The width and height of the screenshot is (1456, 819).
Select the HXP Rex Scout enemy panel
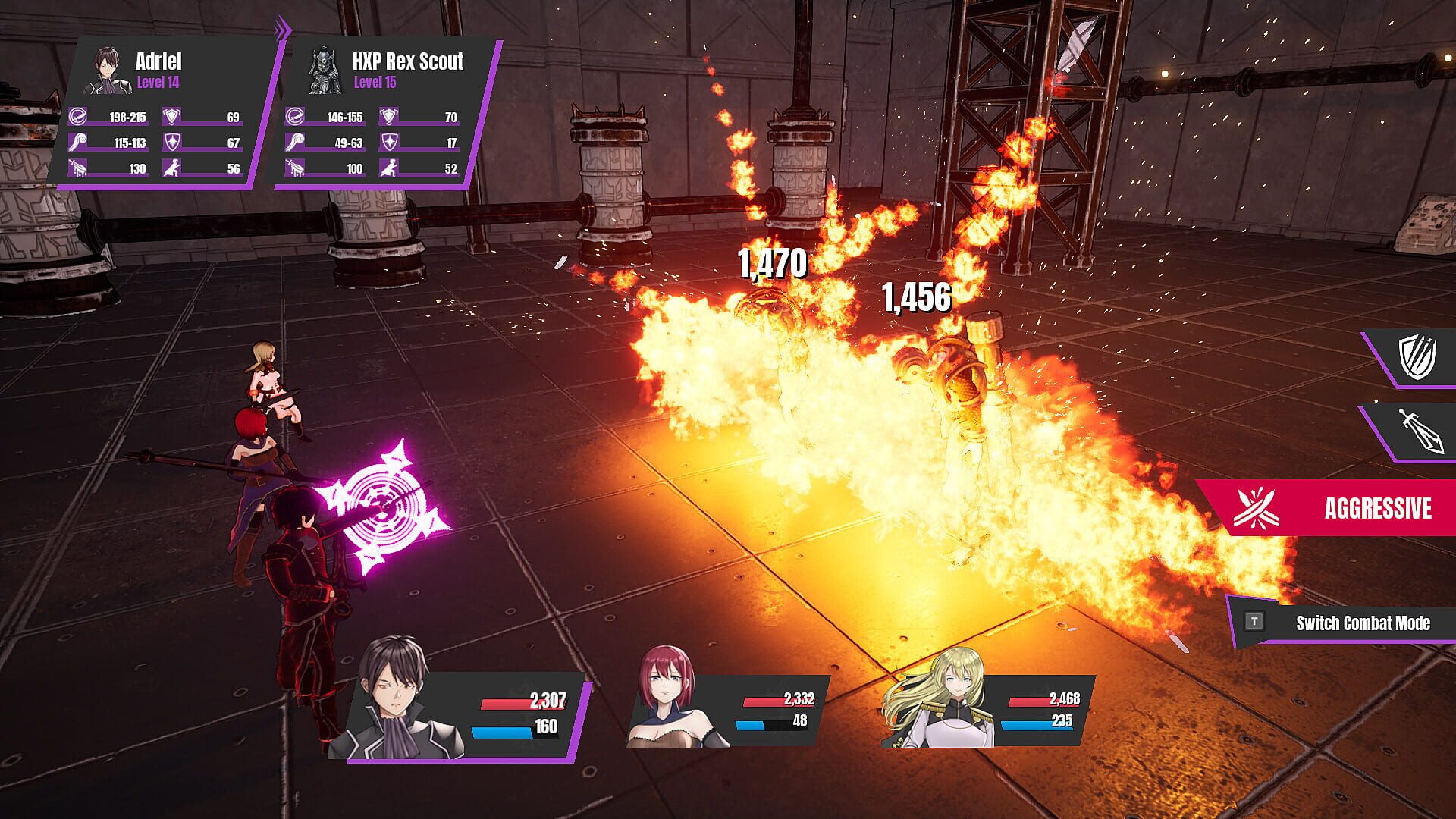tap(385, 114)
